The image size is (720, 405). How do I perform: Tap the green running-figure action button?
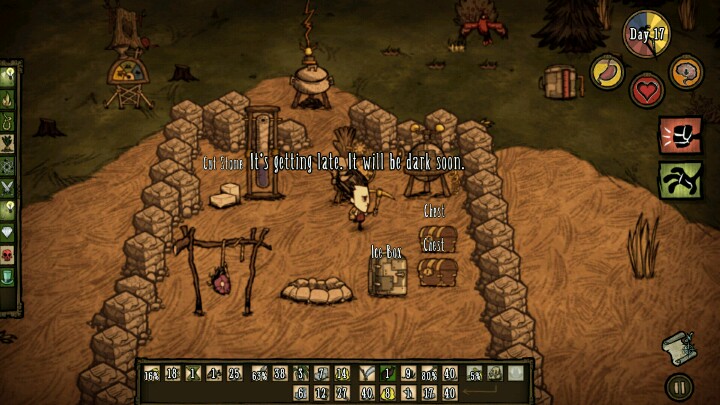(680, 181)
